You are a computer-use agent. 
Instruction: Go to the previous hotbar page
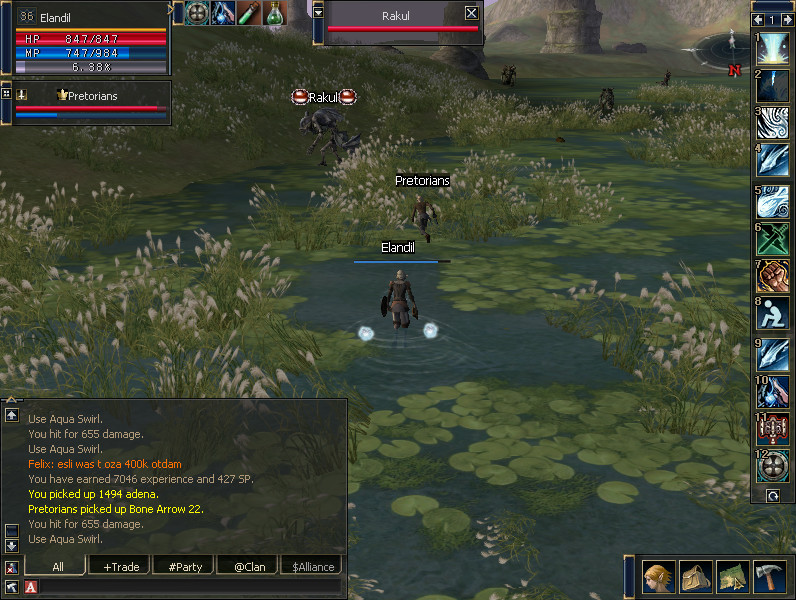coord(757,19)
